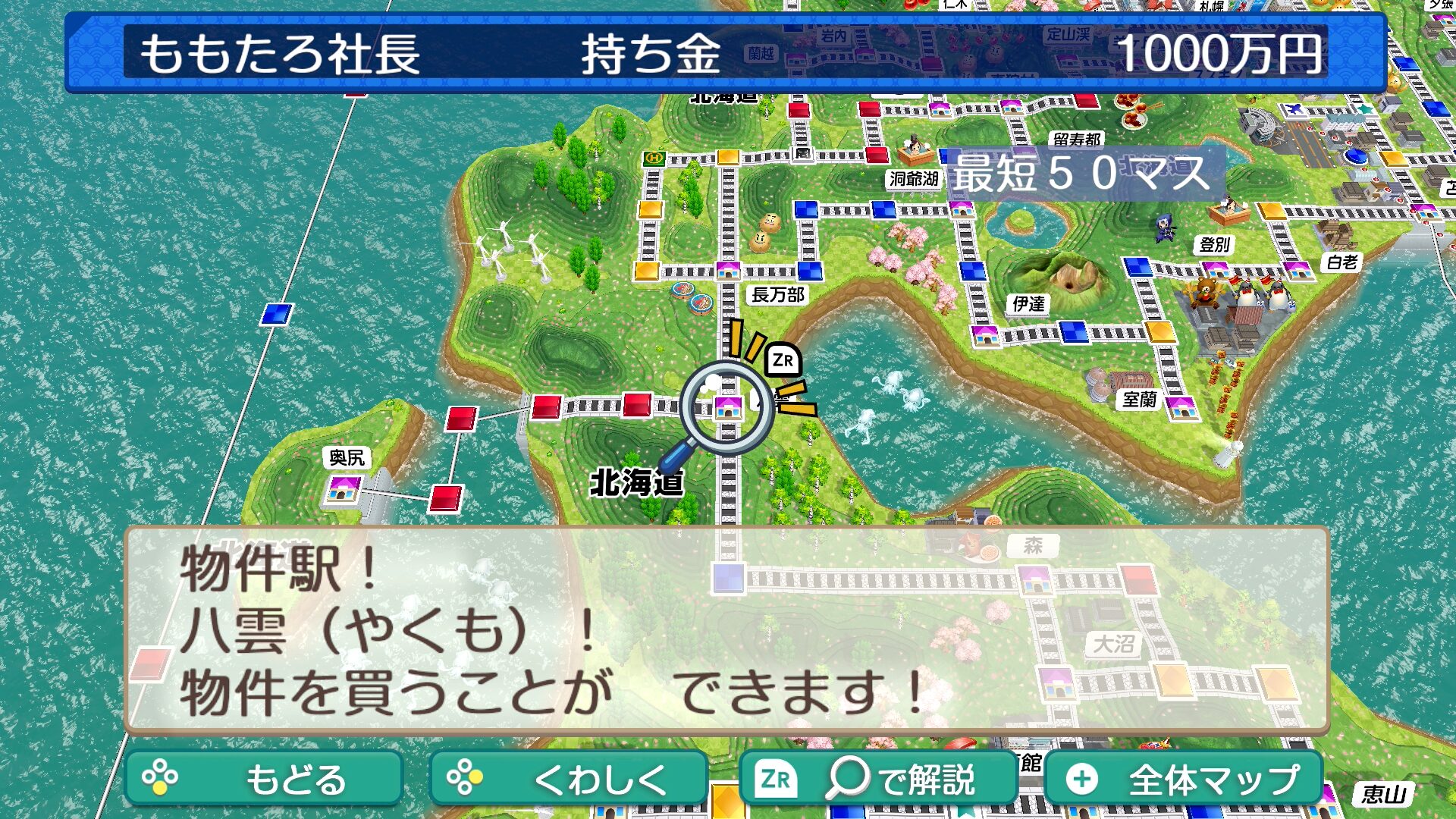Click the 八雲 property station under the magnifier
Viewport: 1456px width, 819px height.
click(x=728, y=407)
